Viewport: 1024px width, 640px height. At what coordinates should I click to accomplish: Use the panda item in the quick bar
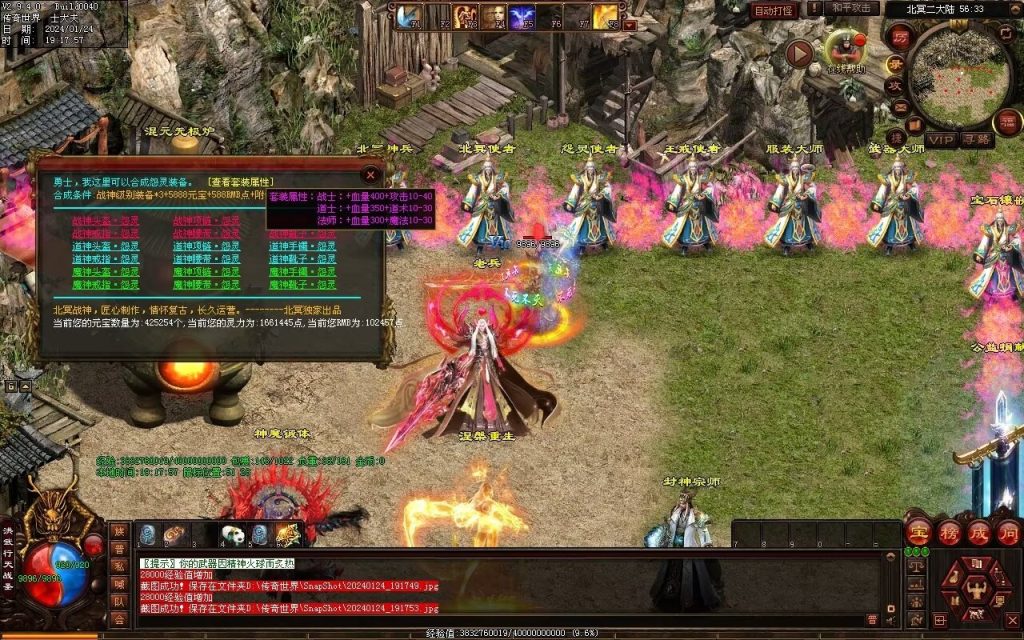pos(232,535)
